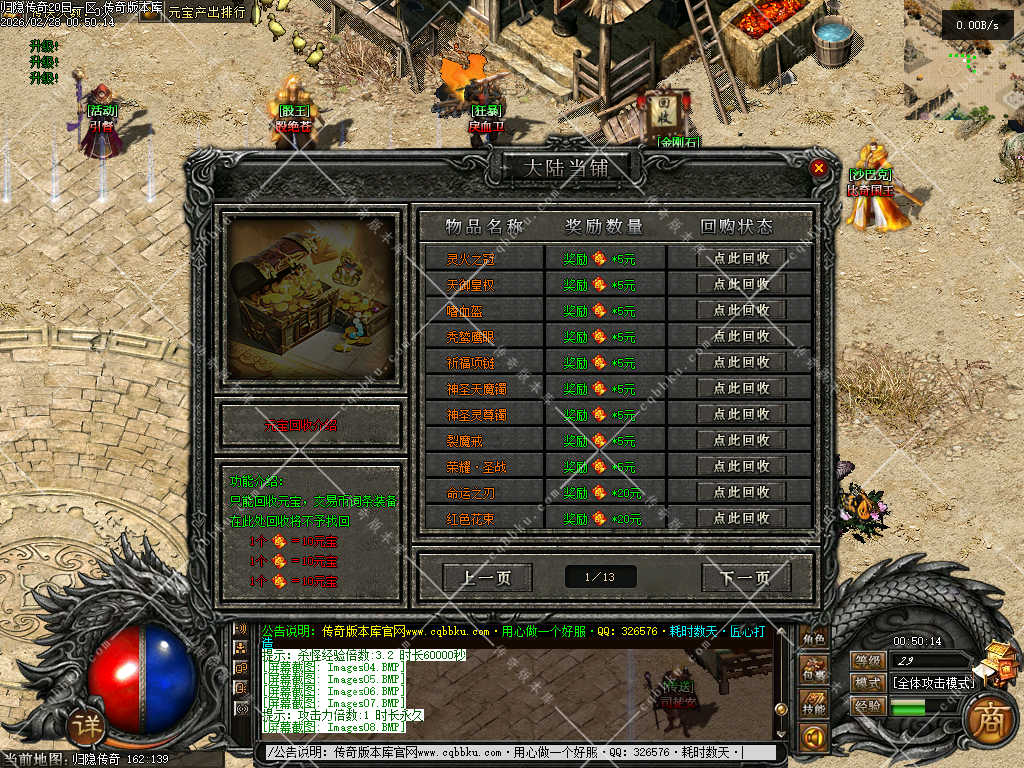Recycle the 灵火之冠 item
Viewport: 1024px width, 768px height.
pos(741,258)
